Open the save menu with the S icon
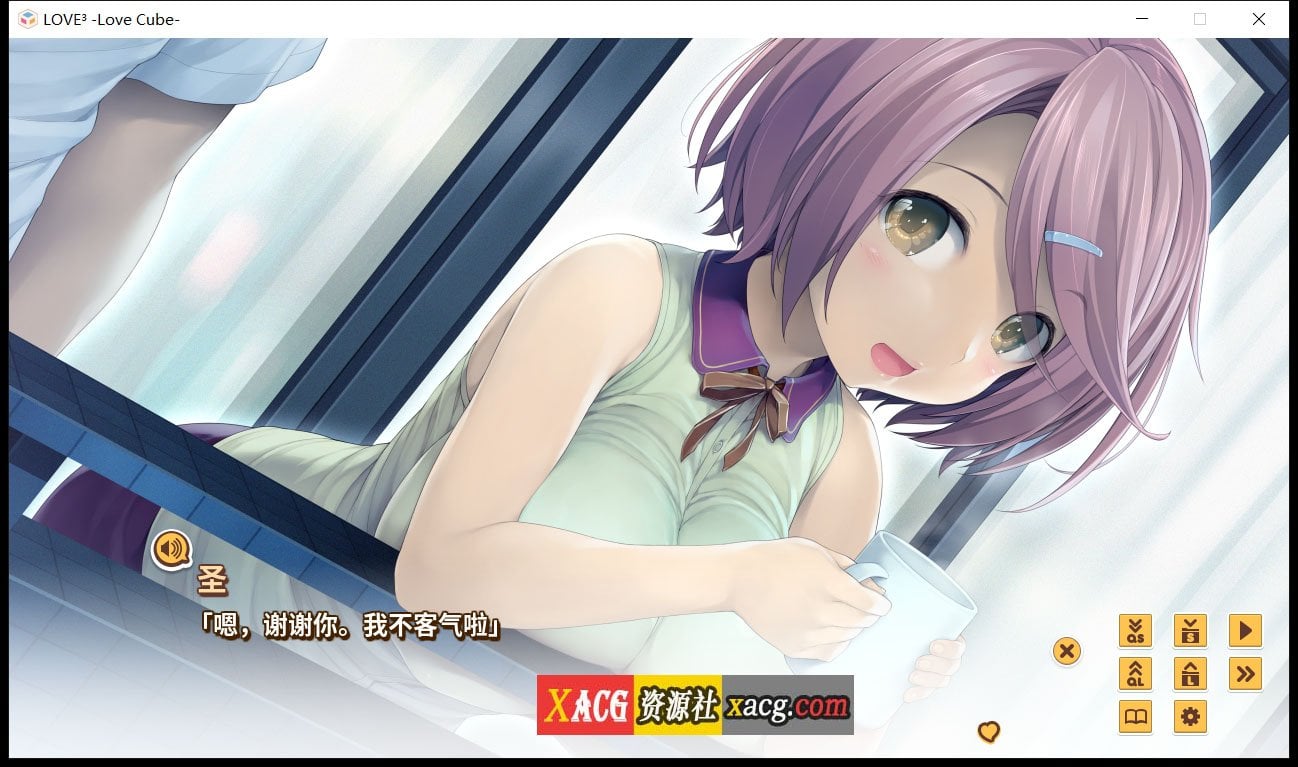This screenshot has height=767, width=1298. tap(1190, 630)
